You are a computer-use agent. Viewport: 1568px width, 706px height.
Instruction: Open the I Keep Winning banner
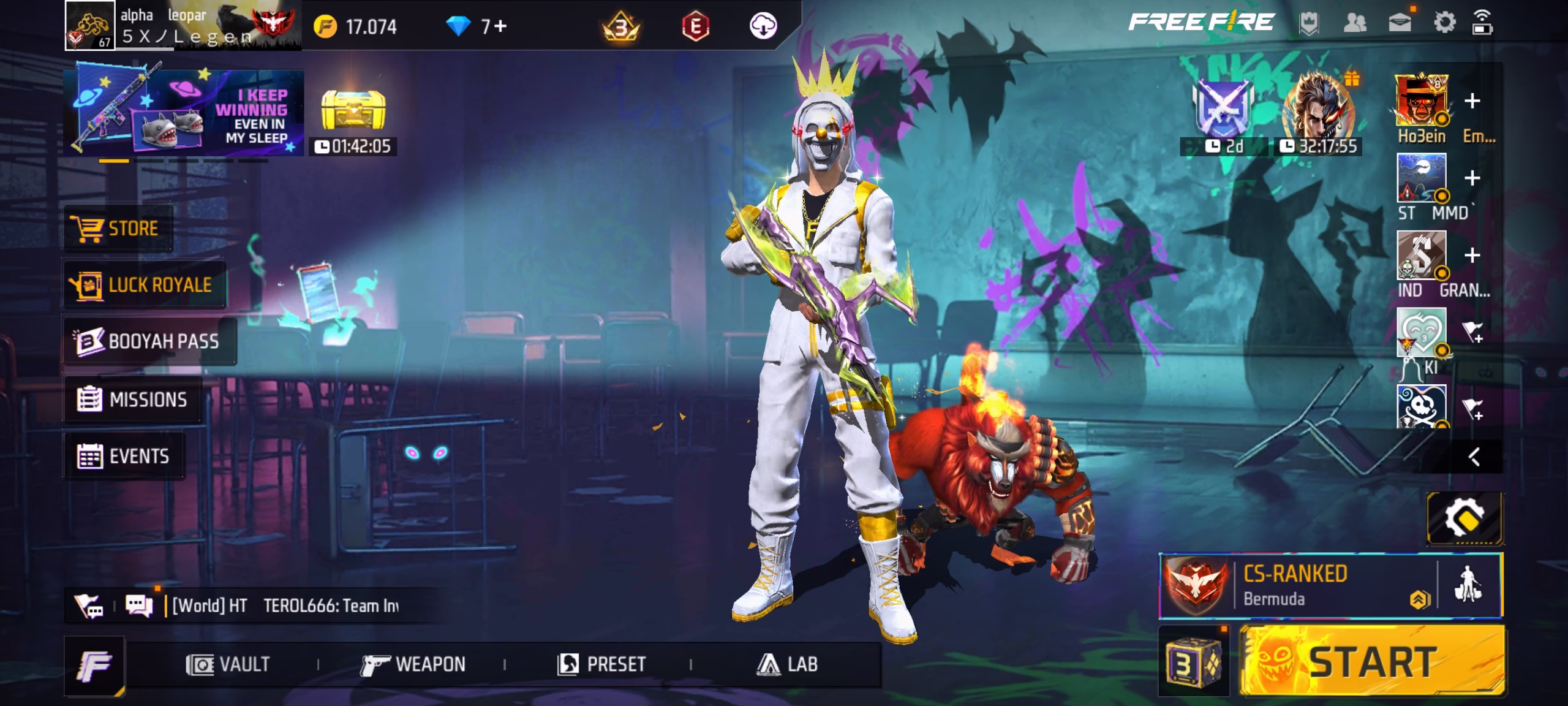pyautogui.click(x=184, y=113)
